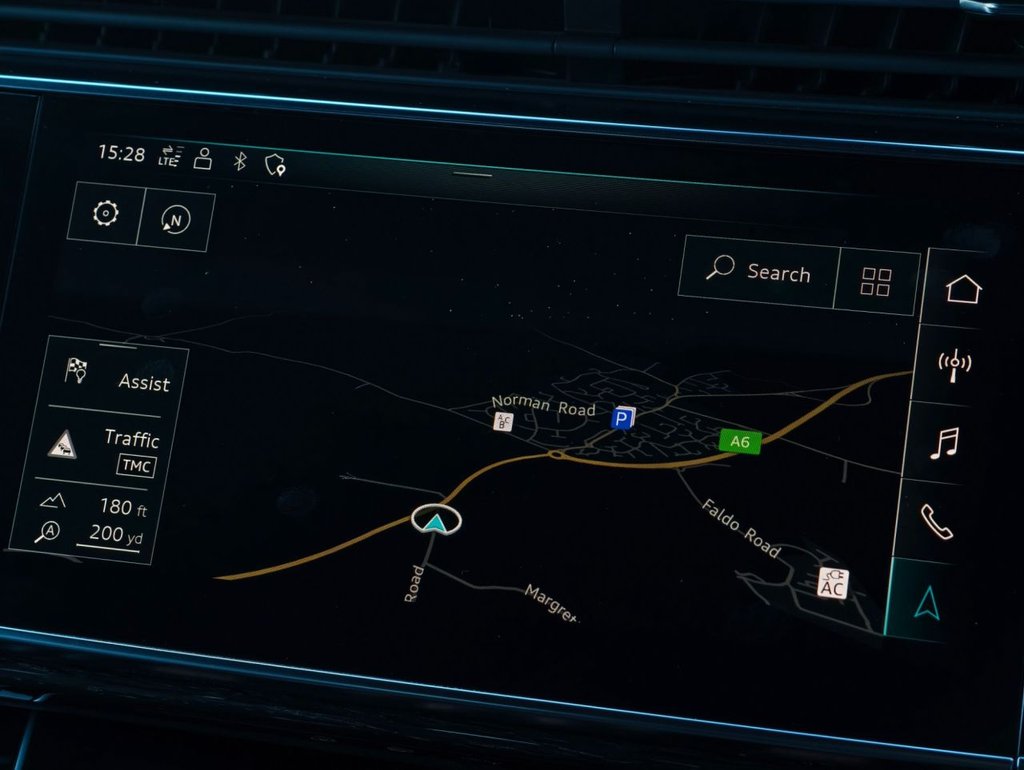
Task: Open the Search field
Action: pyautogui.click(x=758, y=270)
